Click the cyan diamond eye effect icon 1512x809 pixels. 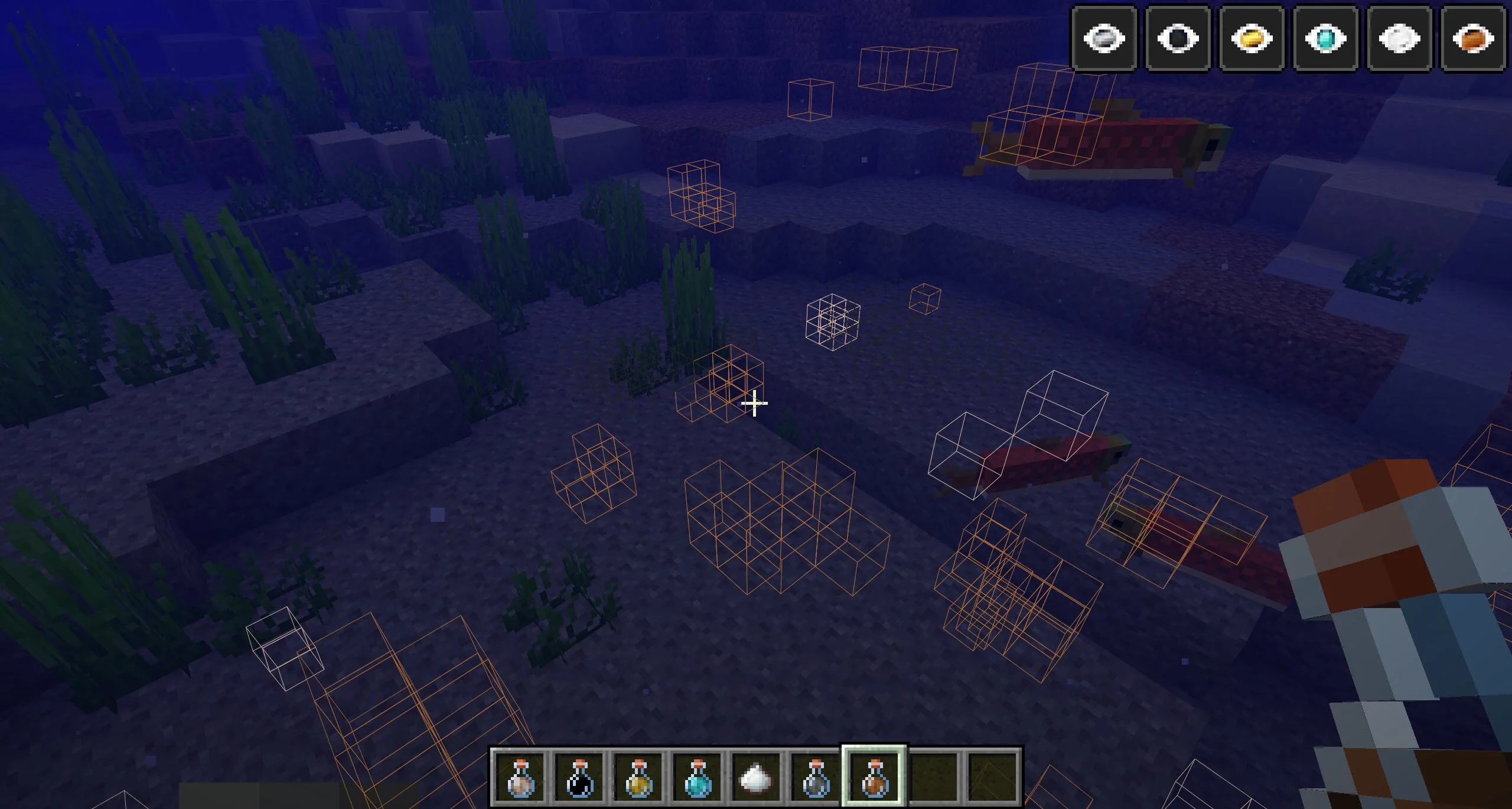1326,39
